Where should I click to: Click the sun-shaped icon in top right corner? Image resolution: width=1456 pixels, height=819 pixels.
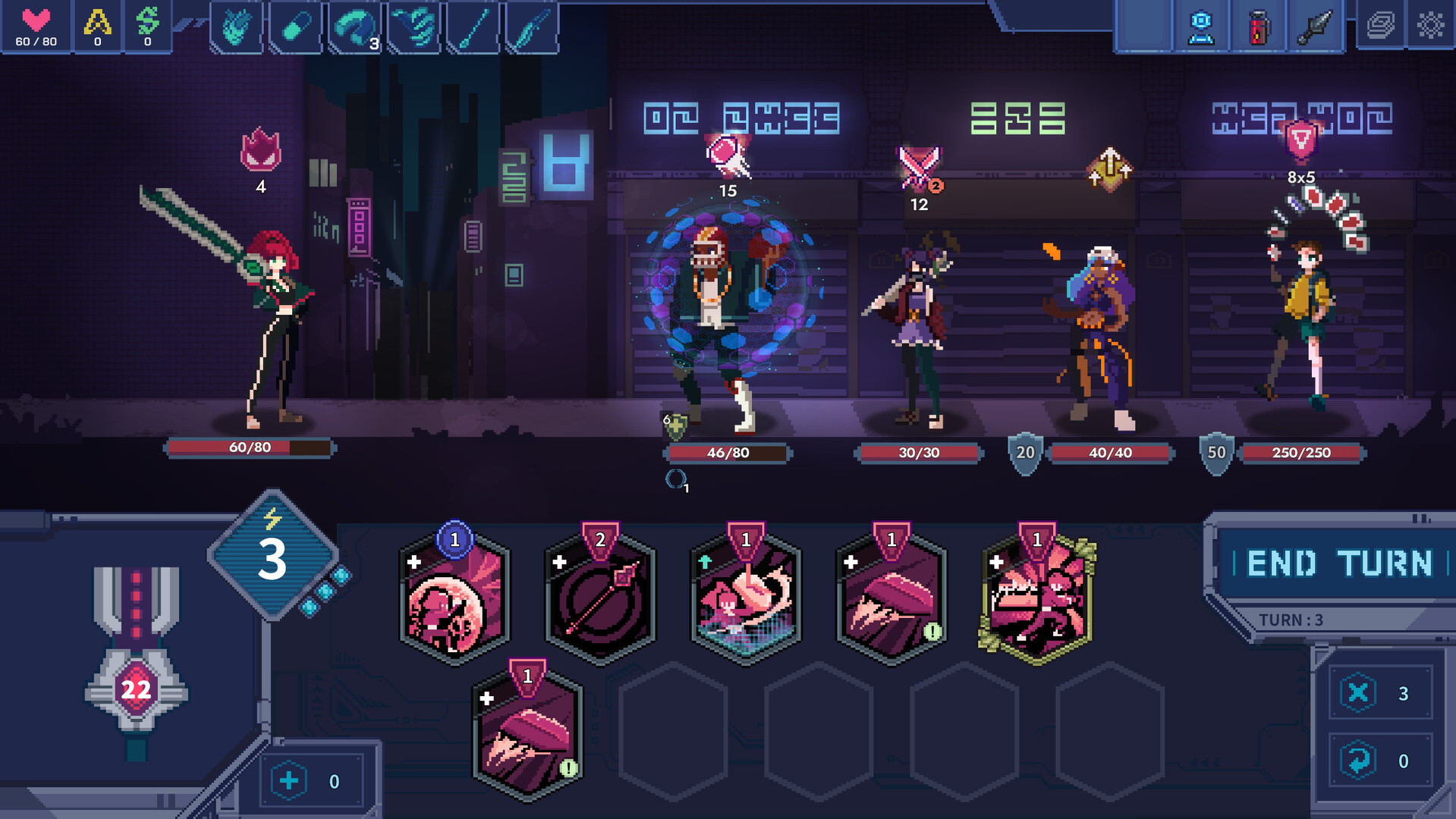click(x=1432, y=26)
